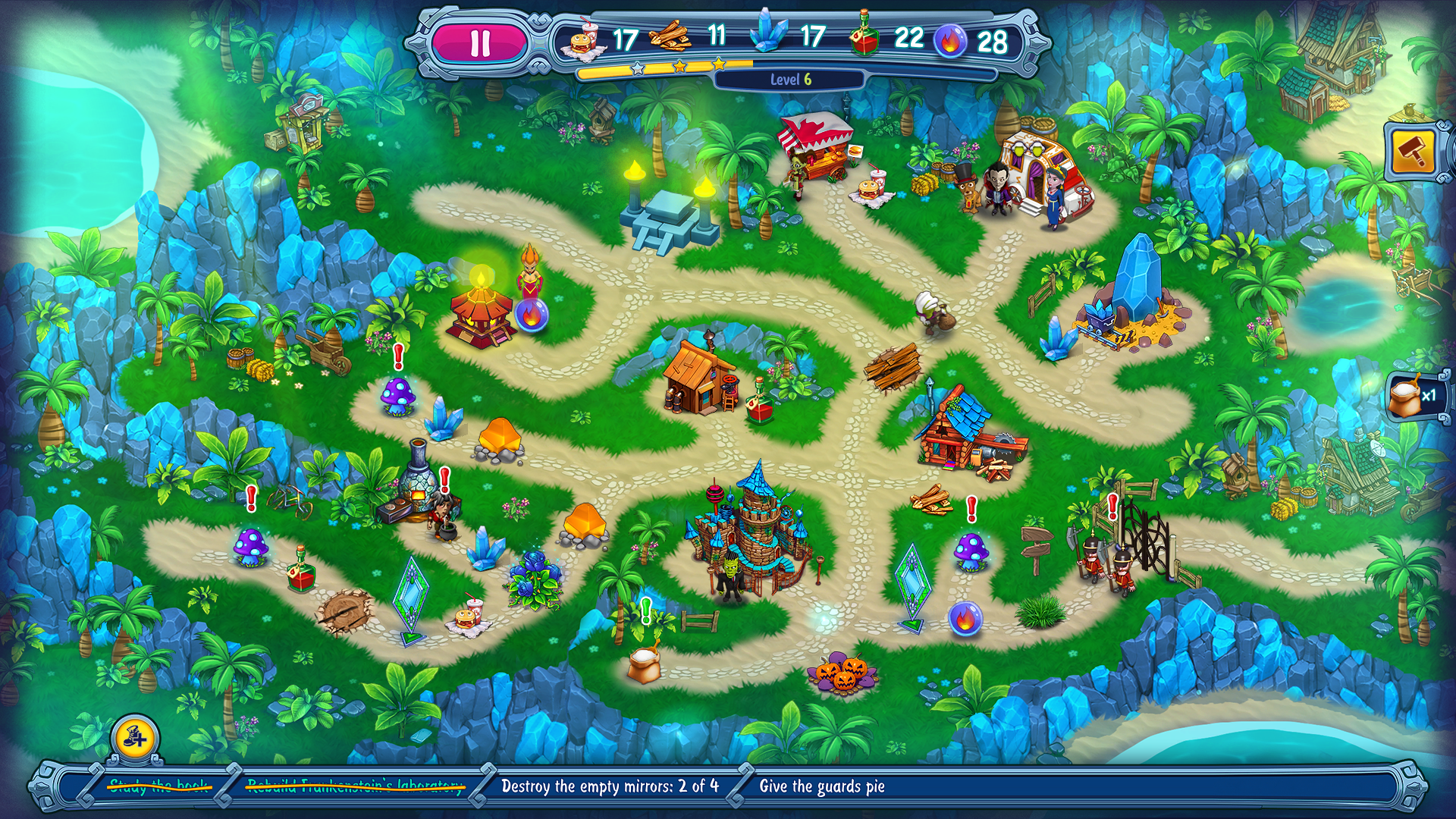Use the flour sack bonus item
This screenshot has height=819, width=1456.
pos(1415,397)
